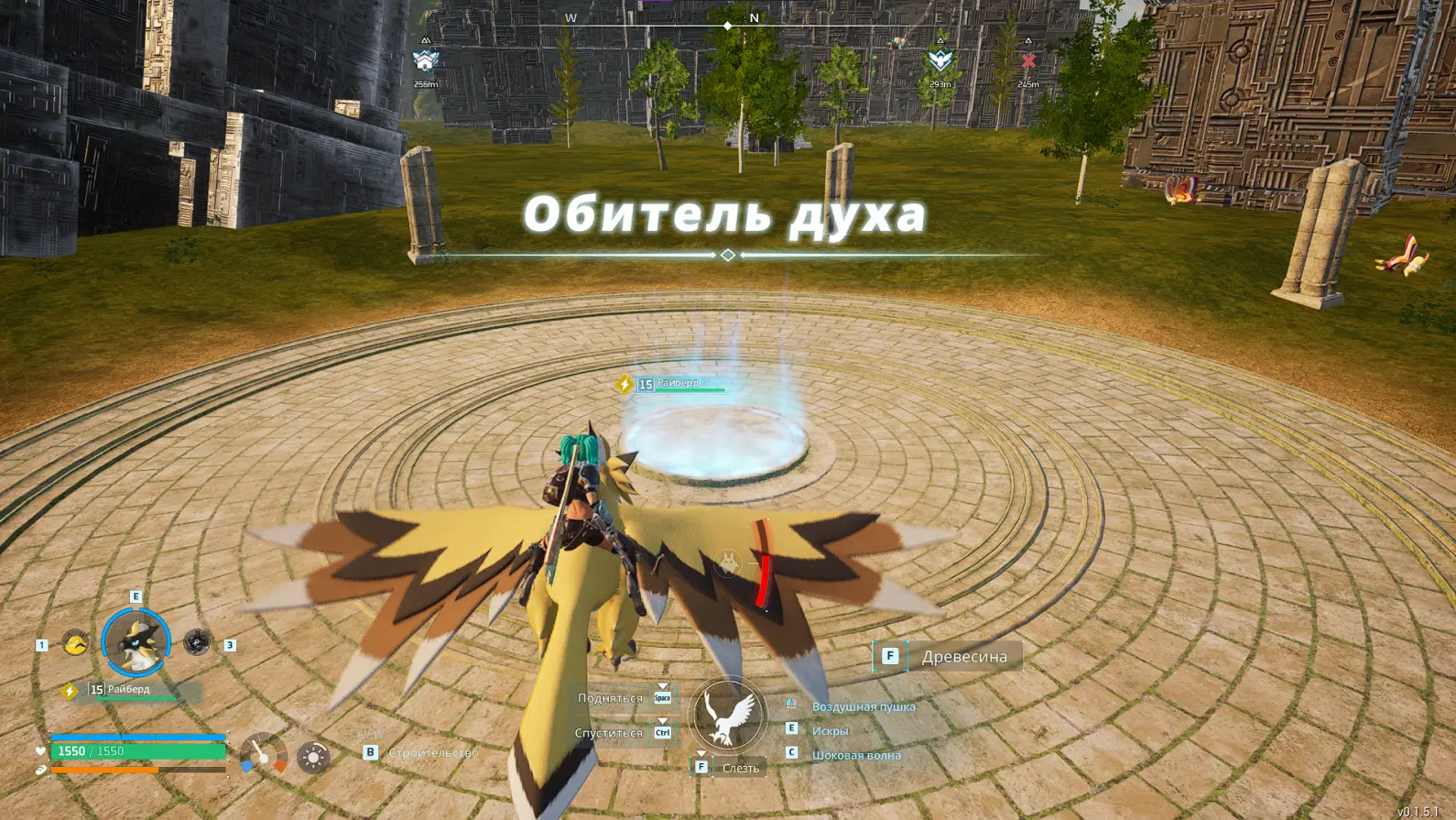1456x820 pixels.
Task: Select the home base compass marker
Action: tap(426, 60)
